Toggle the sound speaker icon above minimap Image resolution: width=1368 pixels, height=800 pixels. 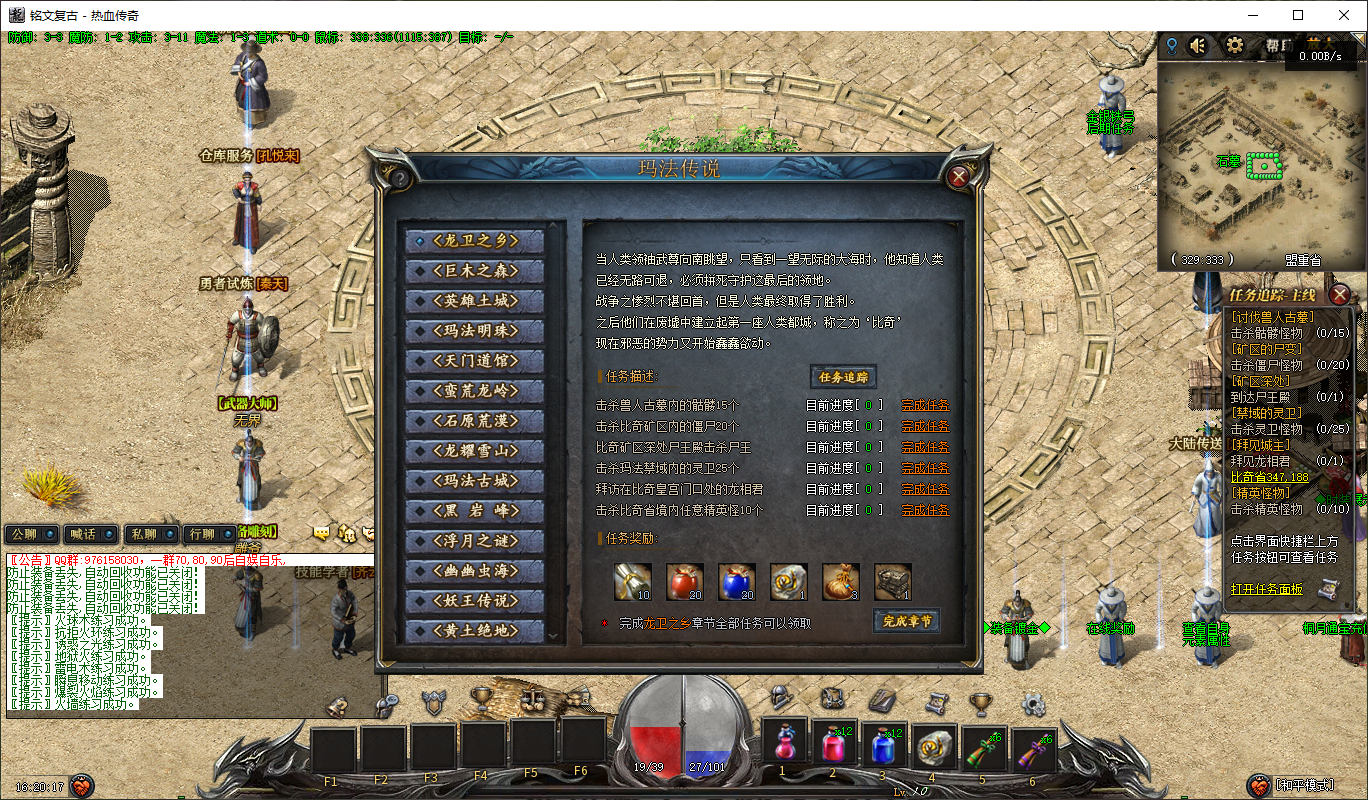[x=1197, y=45]
